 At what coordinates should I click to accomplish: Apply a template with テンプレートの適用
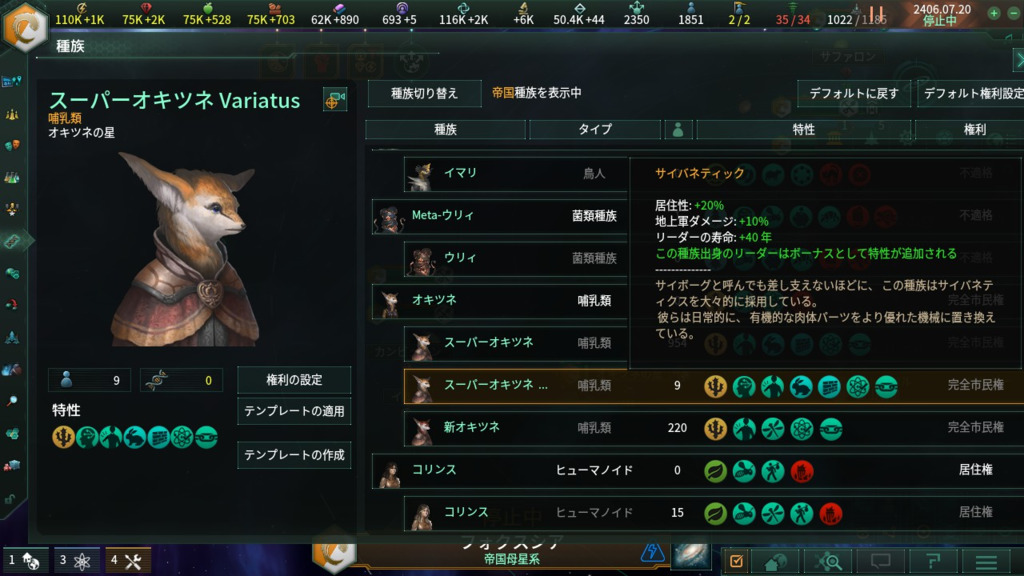pos(294,411)
